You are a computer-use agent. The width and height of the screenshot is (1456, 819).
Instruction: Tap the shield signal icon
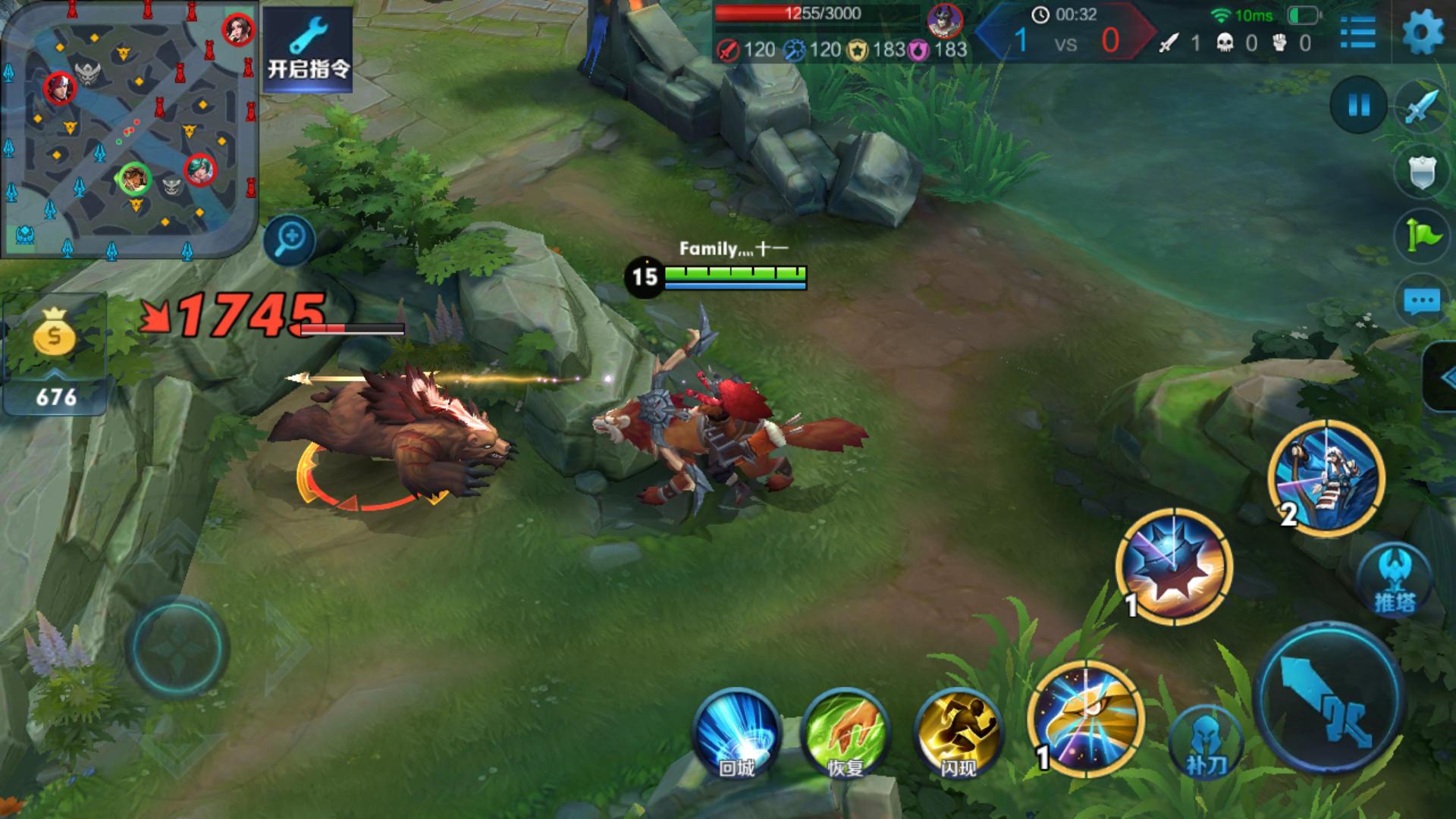point(1421,172)
